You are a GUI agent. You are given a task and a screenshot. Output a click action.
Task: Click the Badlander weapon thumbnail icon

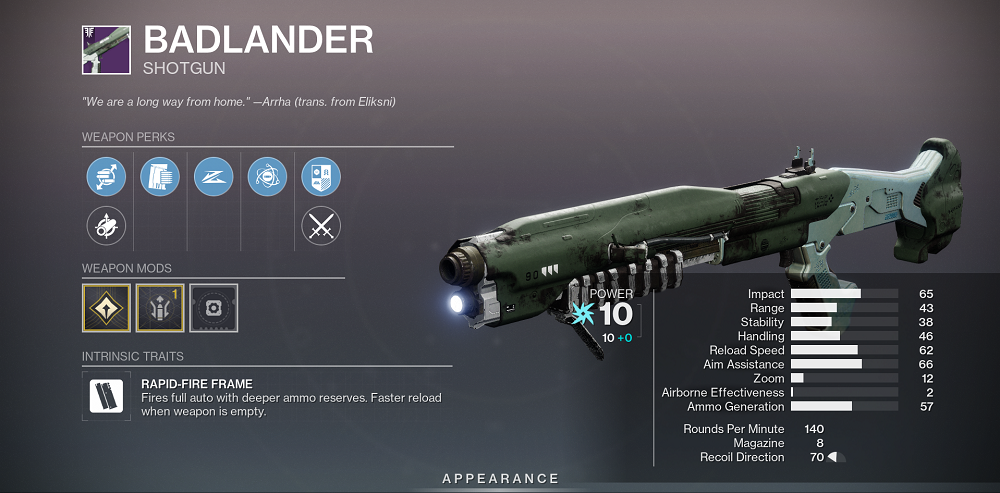coord(106,50)
